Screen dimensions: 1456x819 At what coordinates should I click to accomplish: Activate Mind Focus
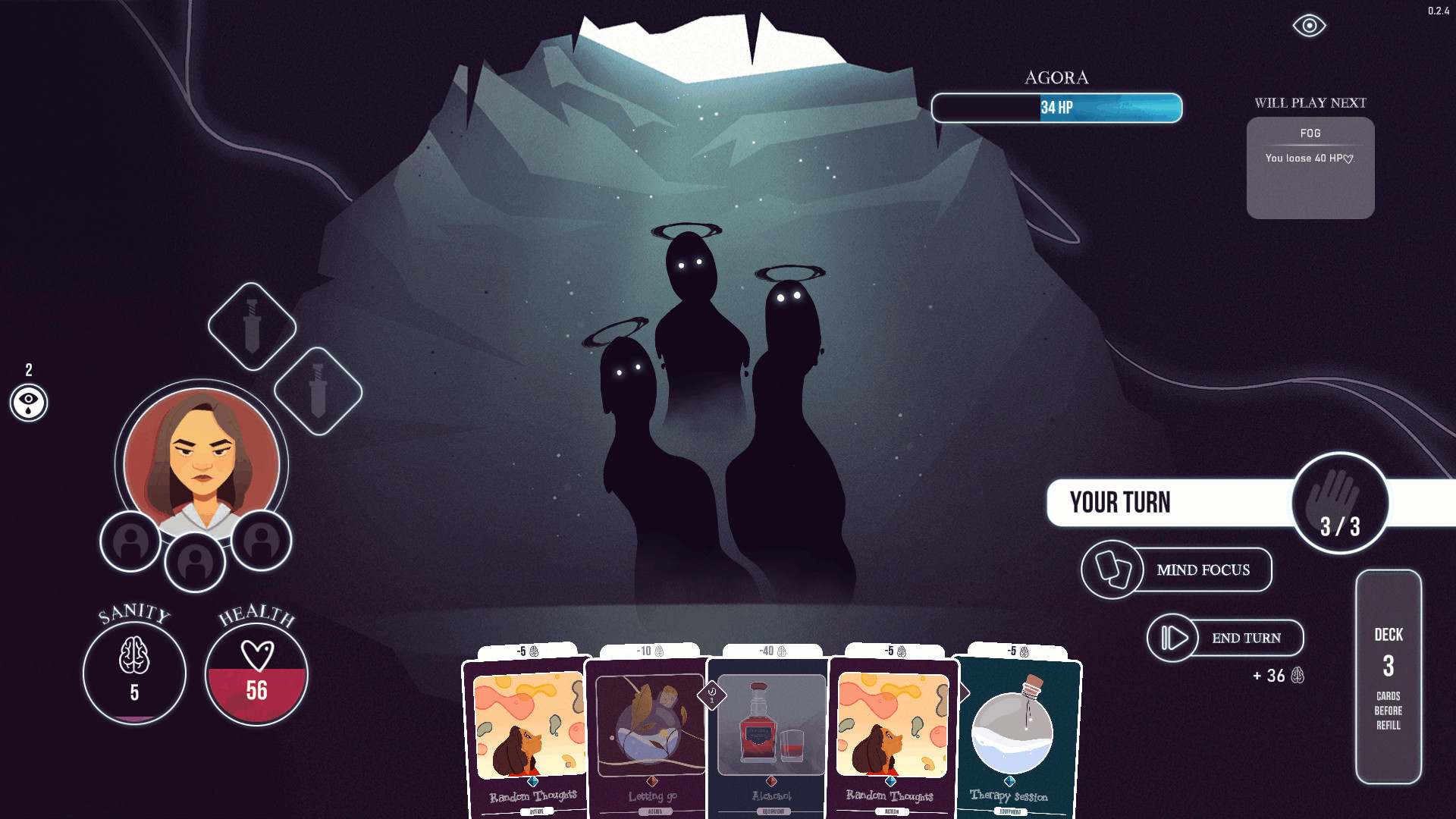(1177, 570)
